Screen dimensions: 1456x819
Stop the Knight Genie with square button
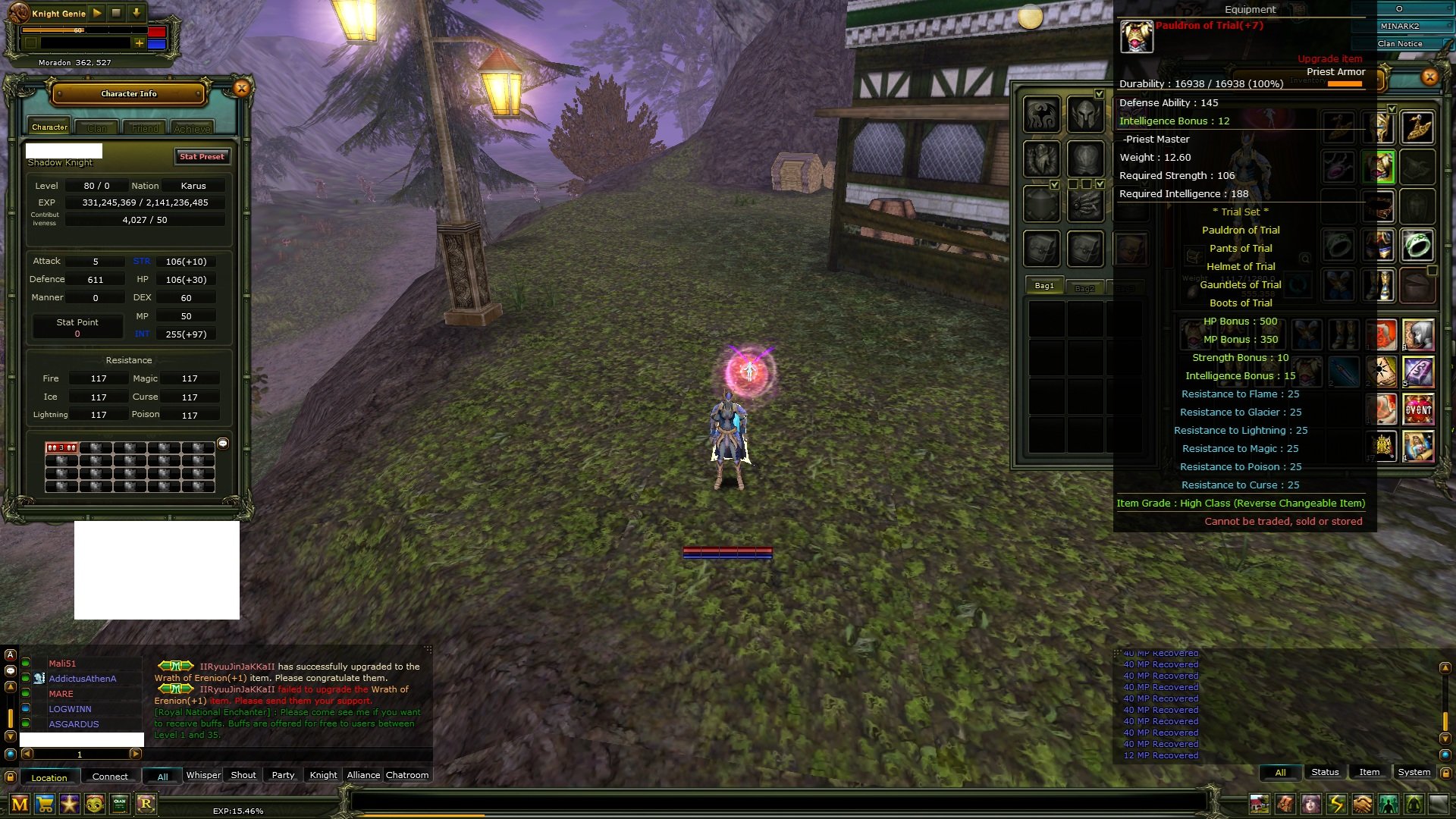116,13
